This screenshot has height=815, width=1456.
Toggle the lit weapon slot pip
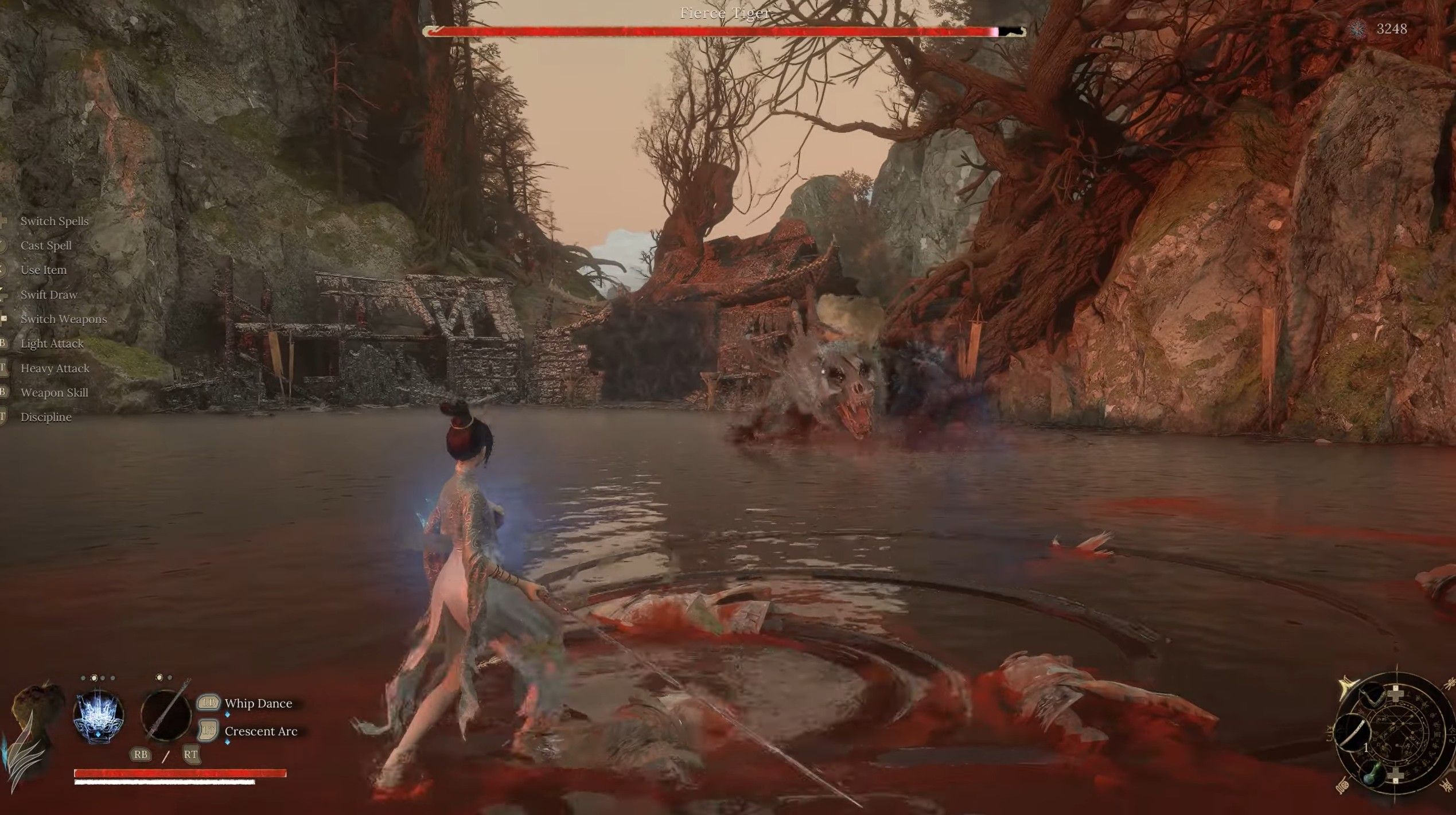pos(159,677)
